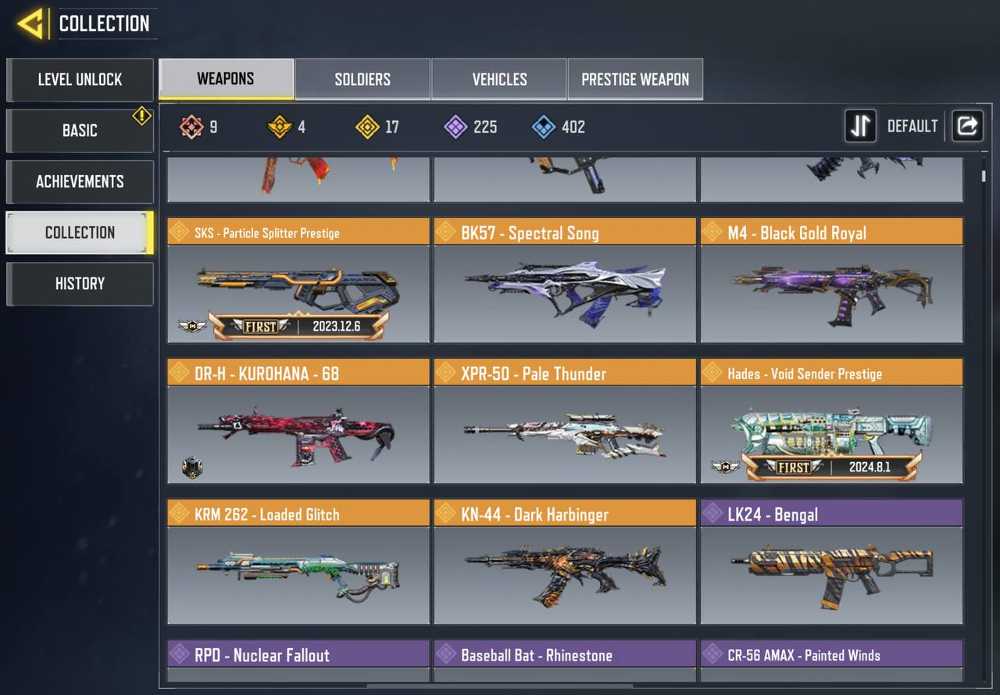Open the History section

[80, 284]
